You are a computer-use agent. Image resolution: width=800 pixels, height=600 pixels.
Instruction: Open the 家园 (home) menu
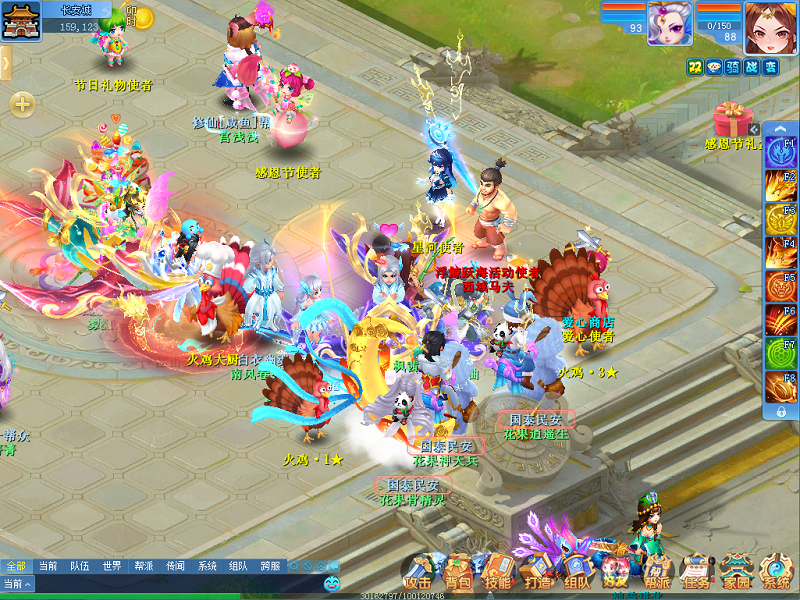(x=737, y=574)
